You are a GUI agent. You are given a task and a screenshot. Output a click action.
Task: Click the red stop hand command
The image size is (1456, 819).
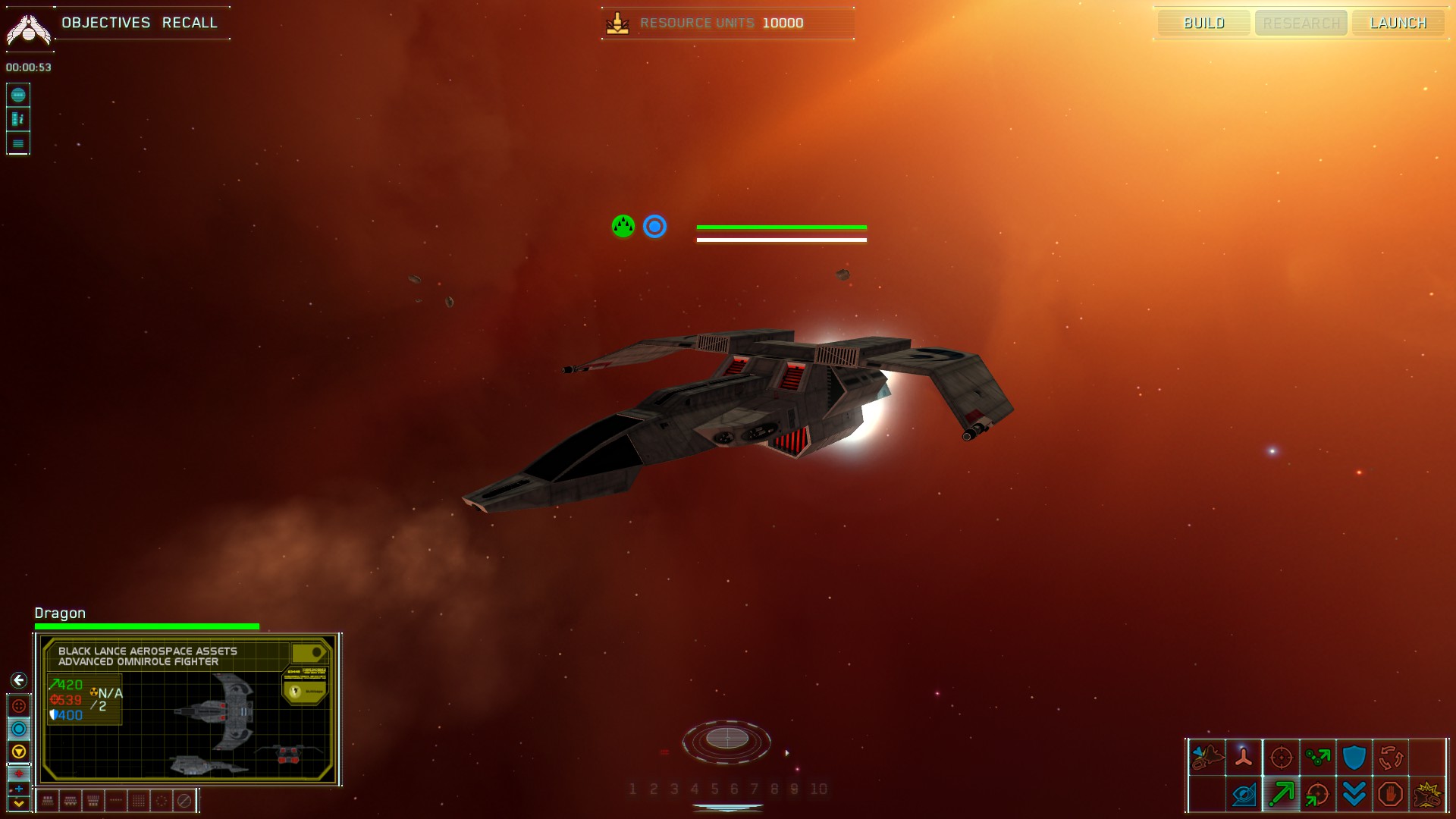[1390, 794]
